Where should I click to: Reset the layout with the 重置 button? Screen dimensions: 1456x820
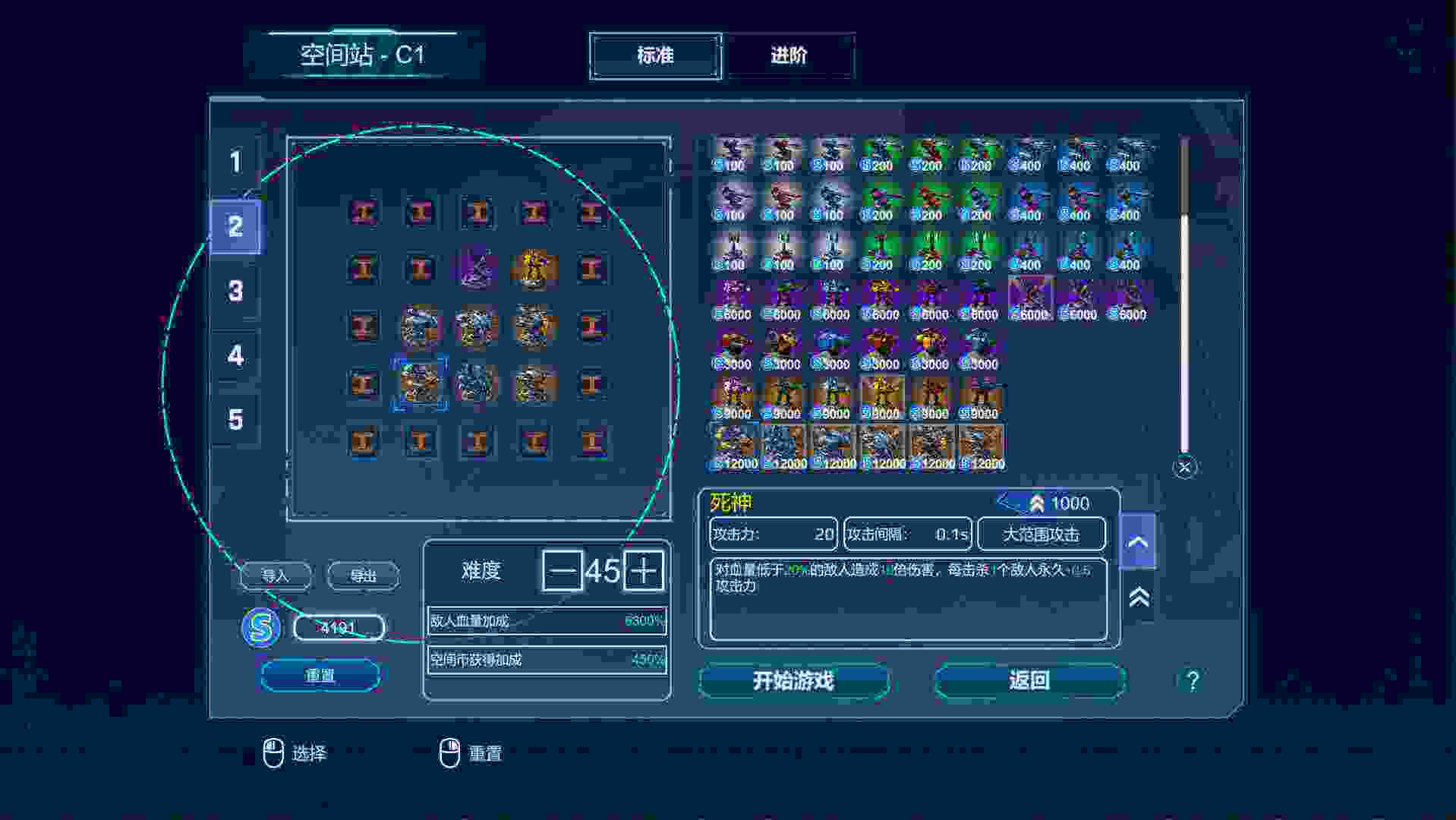point(320,675)
